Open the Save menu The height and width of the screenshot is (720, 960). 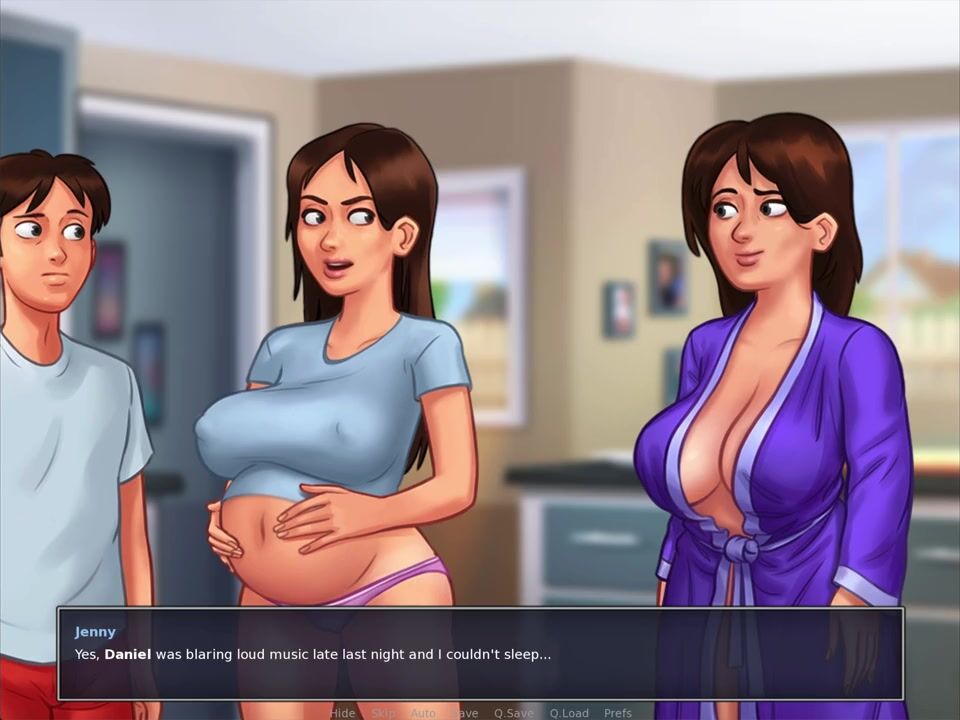click(x=464, y=713)
